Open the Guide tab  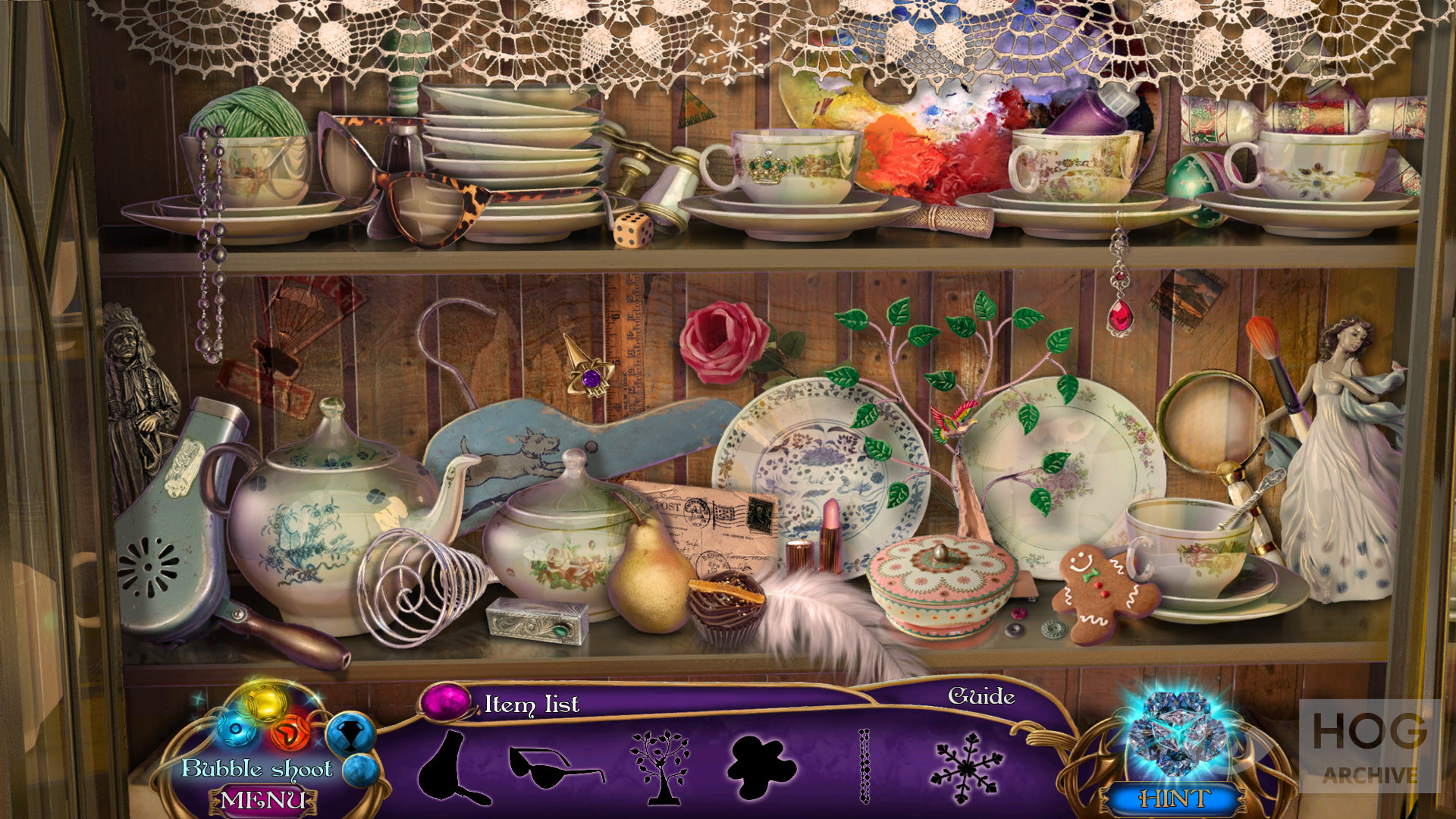tap(981, 696)
